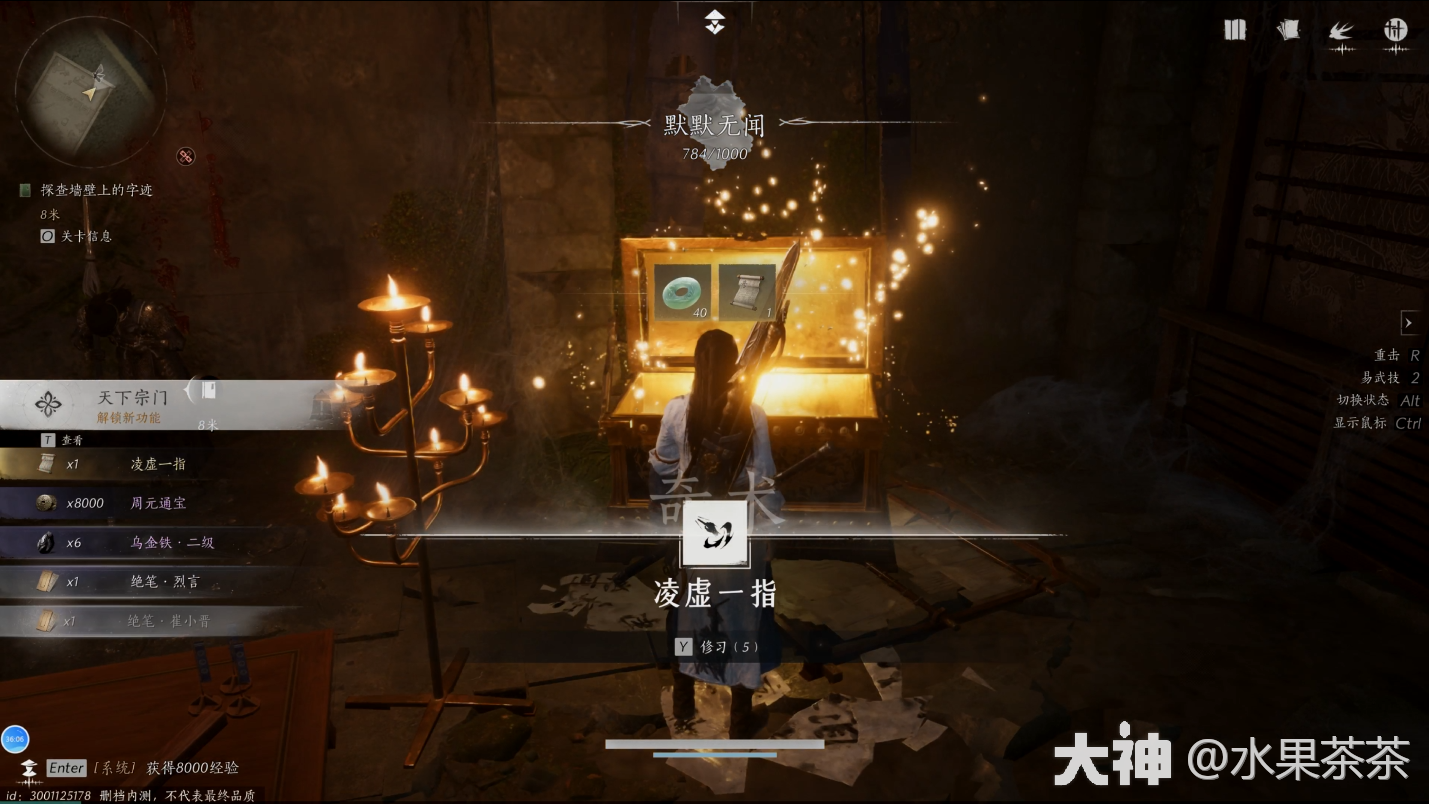Open the stacked cards icon menu
This screenshot has height=804, width=1429.
point(1289,30)
